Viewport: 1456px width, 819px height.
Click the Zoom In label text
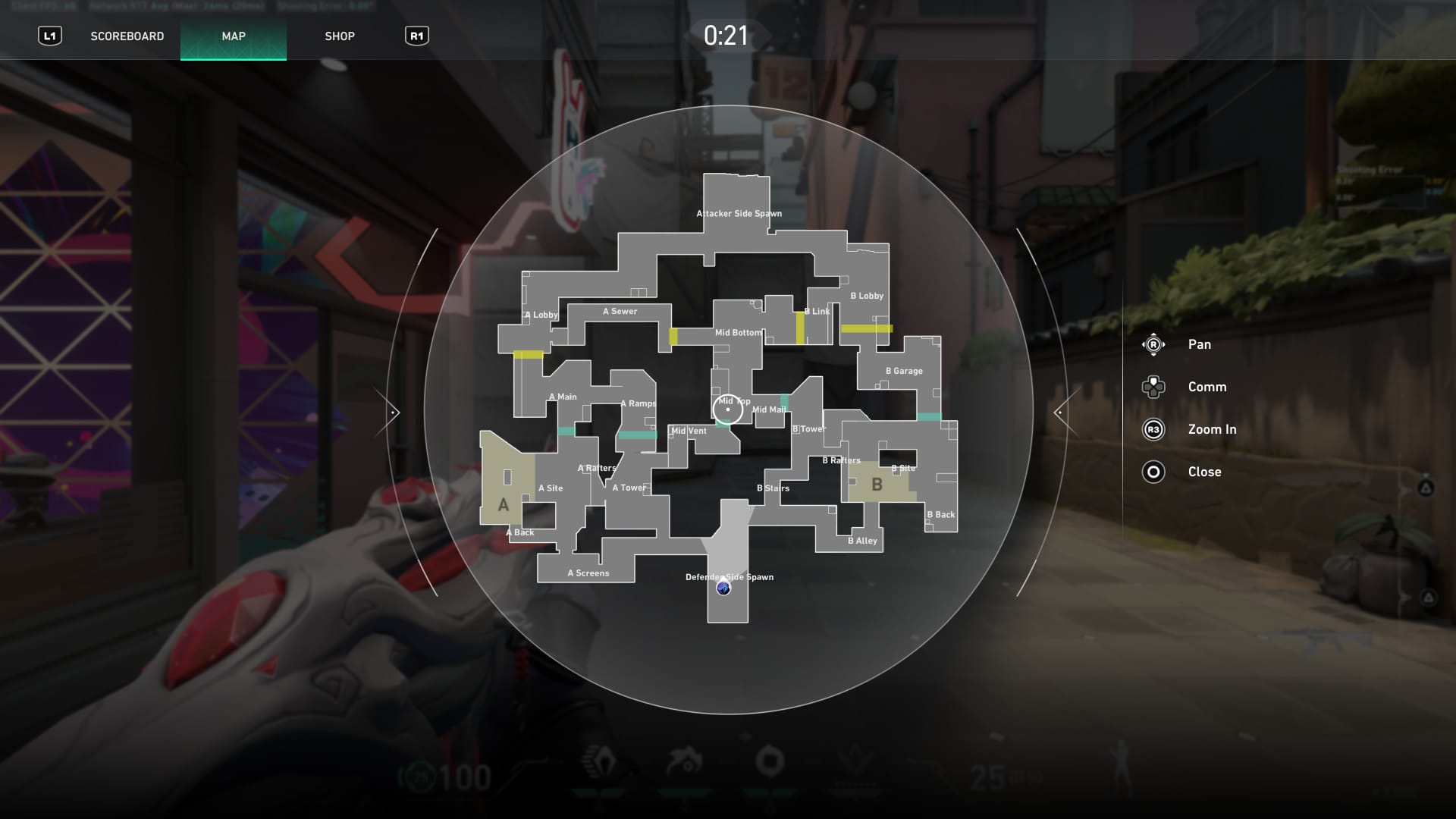[x=1212, y=429]
